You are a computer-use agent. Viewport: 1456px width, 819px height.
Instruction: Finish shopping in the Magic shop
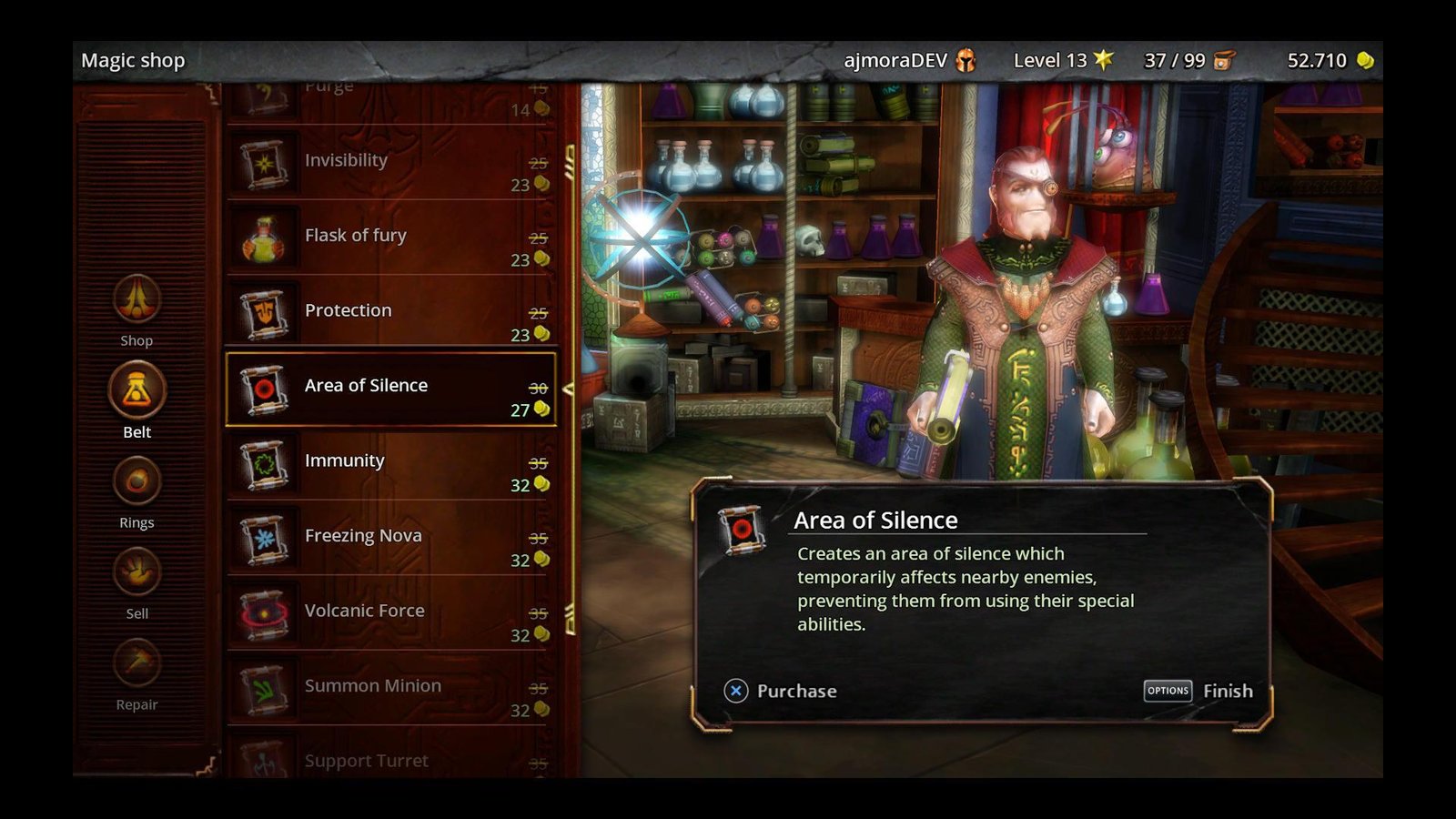coord(1198,691)
